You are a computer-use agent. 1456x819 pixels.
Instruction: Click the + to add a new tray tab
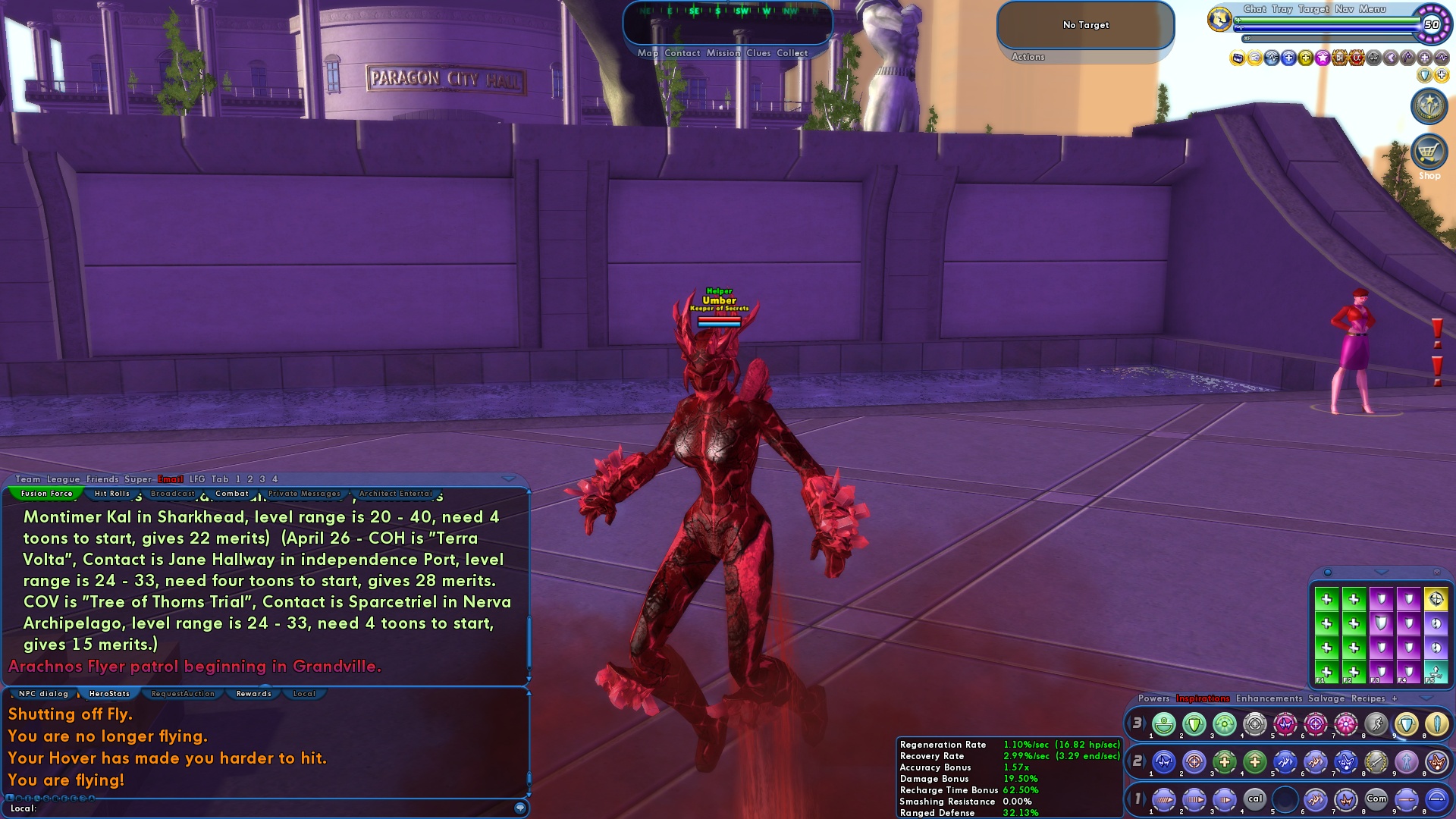[x=1394, y=698]
